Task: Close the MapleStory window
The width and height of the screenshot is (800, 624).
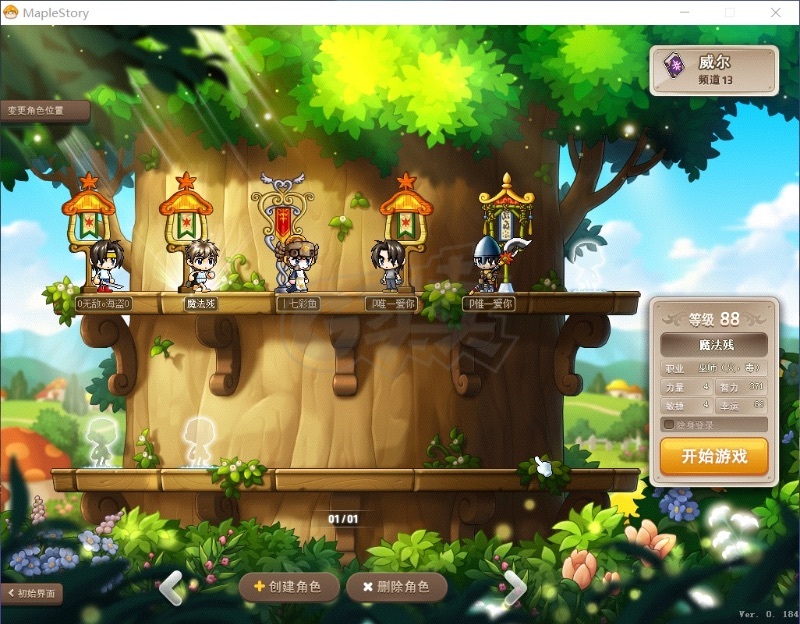Action: 776,12
